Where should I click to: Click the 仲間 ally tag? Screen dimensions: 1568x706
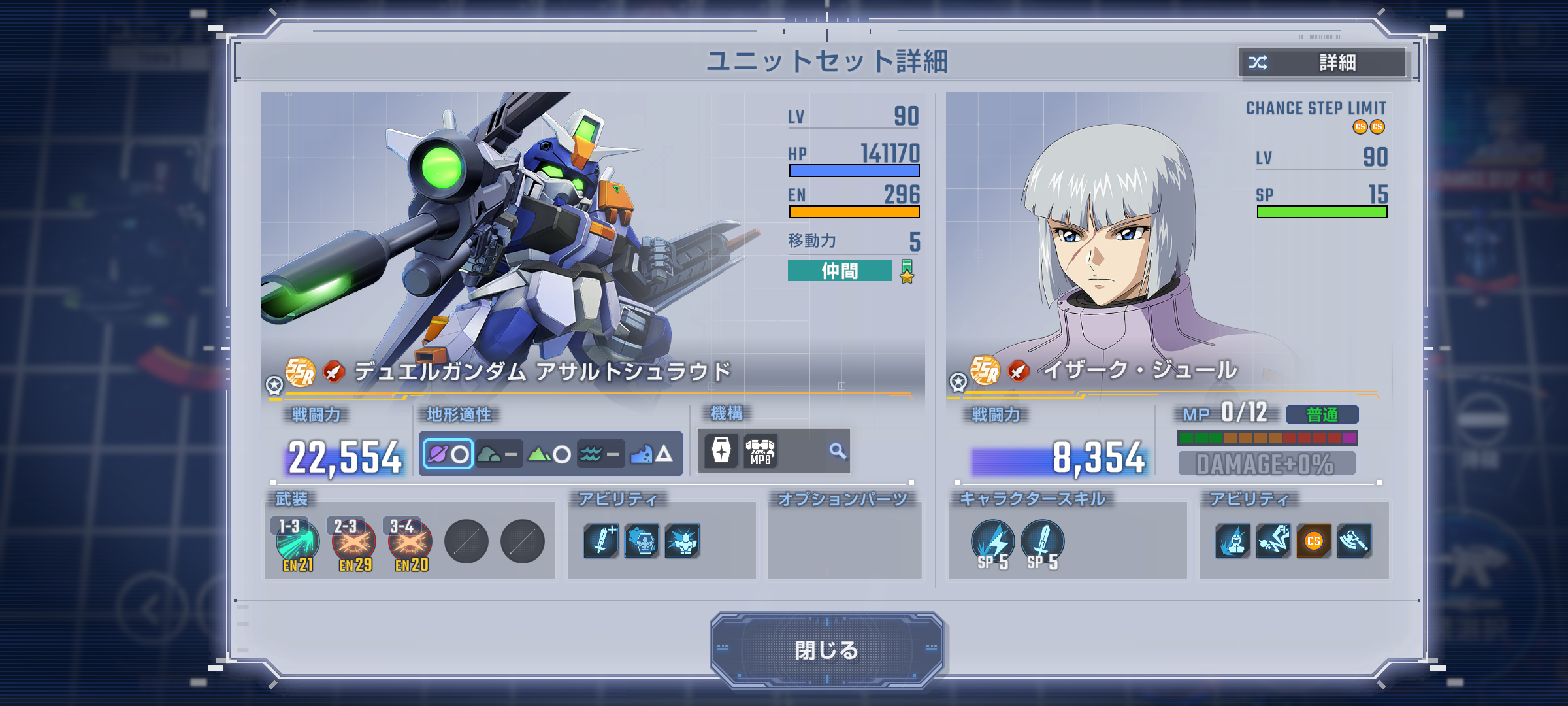pyautogui.click(x=840, y=271)
